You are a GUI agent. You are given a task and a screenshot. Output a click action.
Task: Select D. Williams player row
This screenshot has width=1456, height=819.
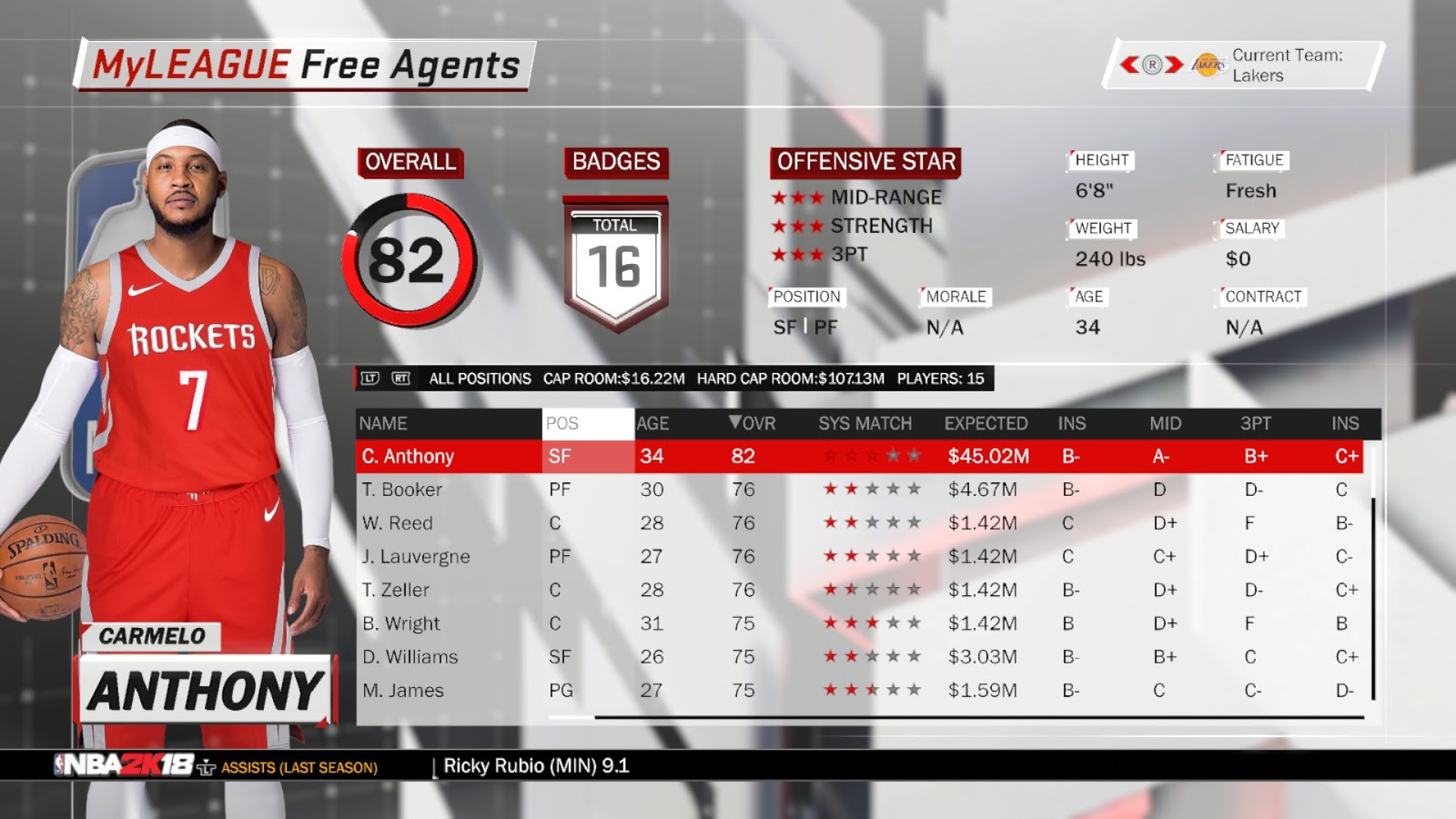click(x=409, y=657)
